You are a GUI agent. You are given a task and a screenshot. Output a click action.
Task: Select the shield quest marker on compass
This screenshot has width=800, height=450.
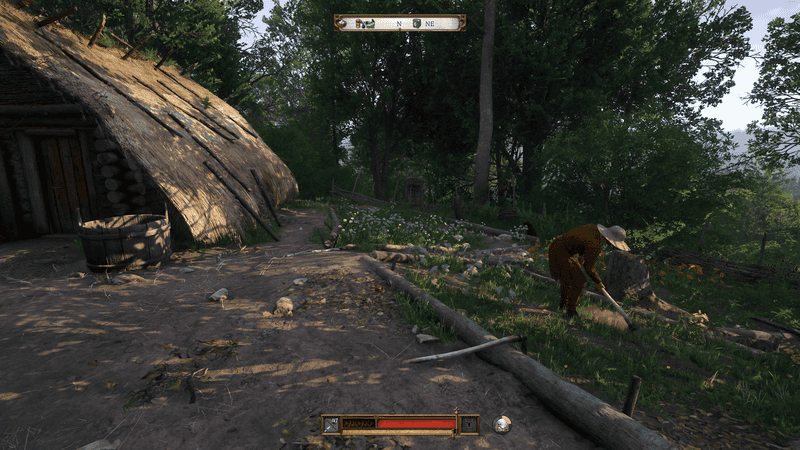[416, 22]
